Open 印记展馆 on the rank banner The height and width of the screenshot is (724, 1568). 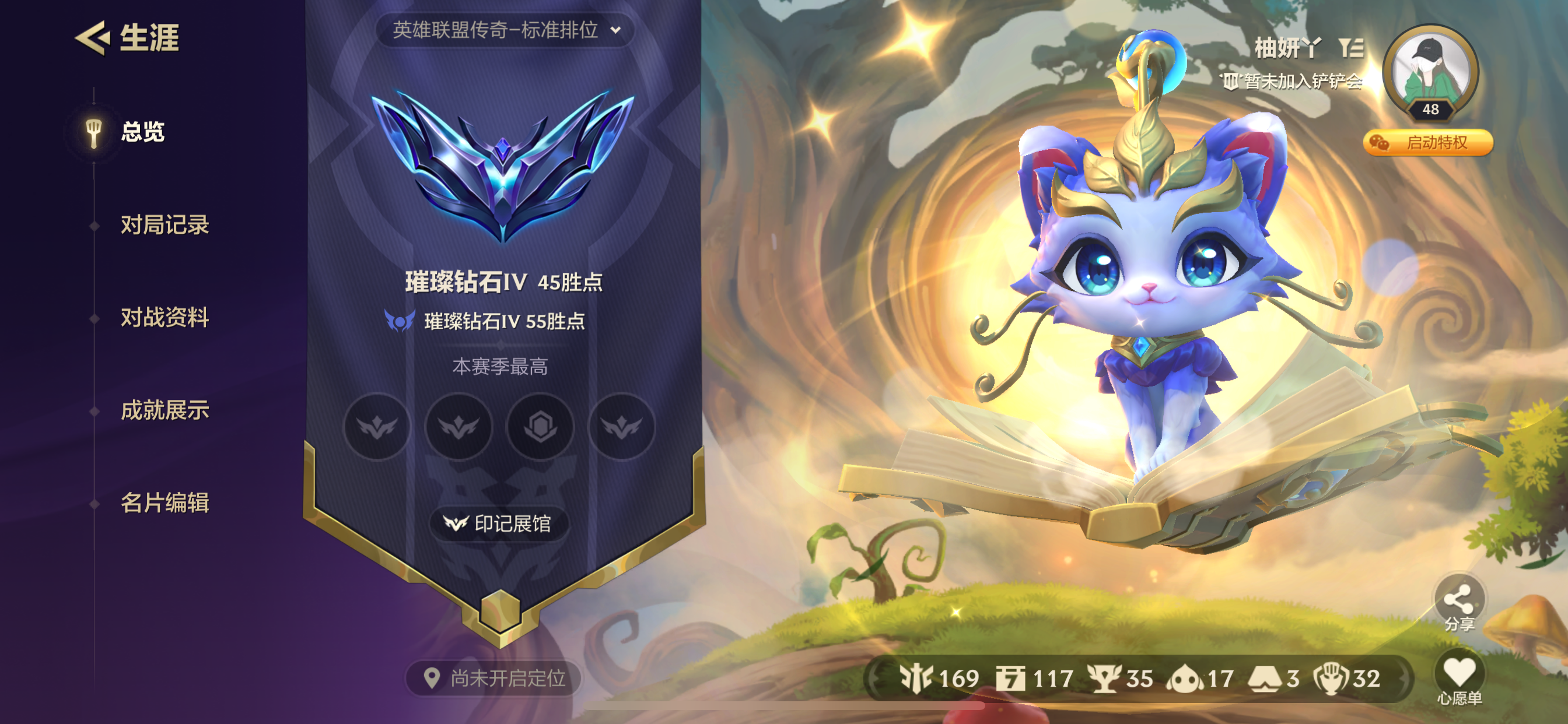501,524
